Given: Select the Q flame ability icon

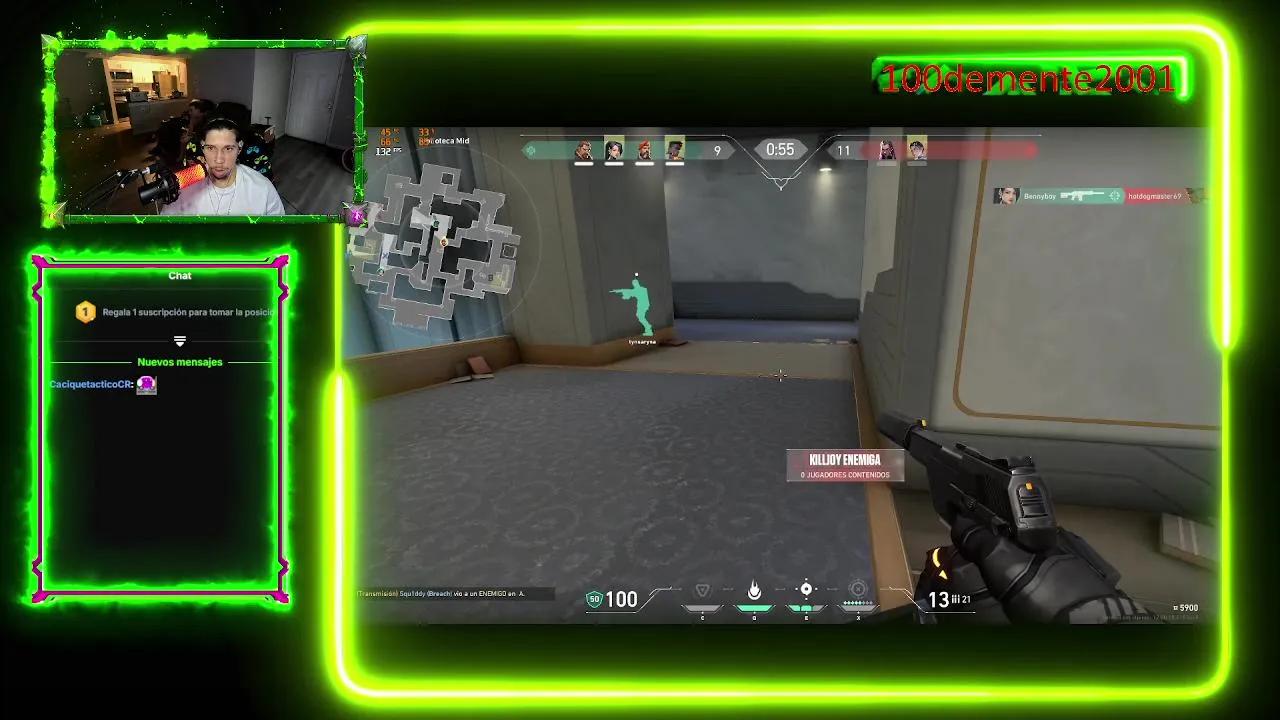Looking at the screenshot, I should coord(755,588).
